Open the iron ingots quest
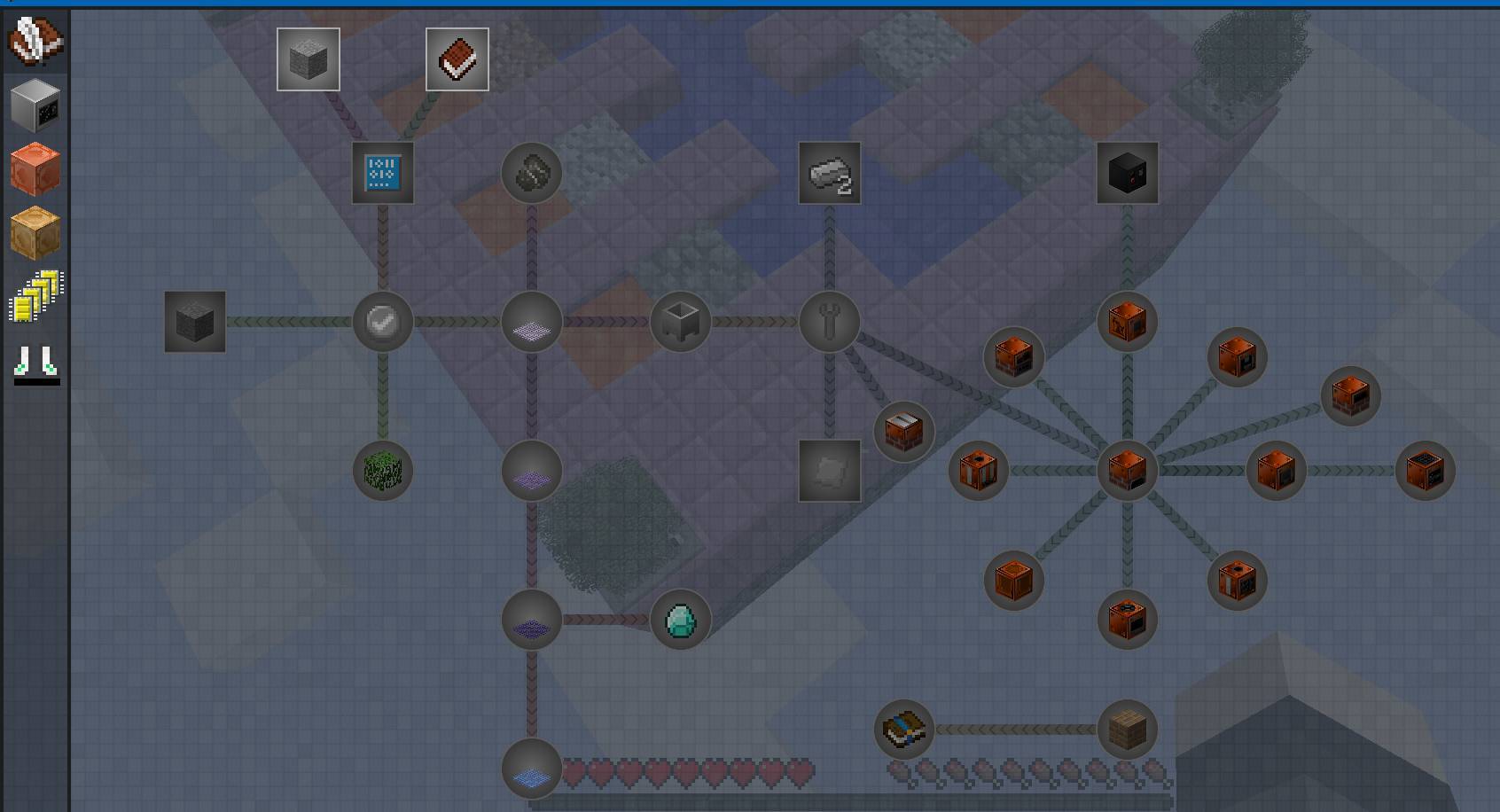The height and width of the screenshot is (812, 1500). pos(830,173)
